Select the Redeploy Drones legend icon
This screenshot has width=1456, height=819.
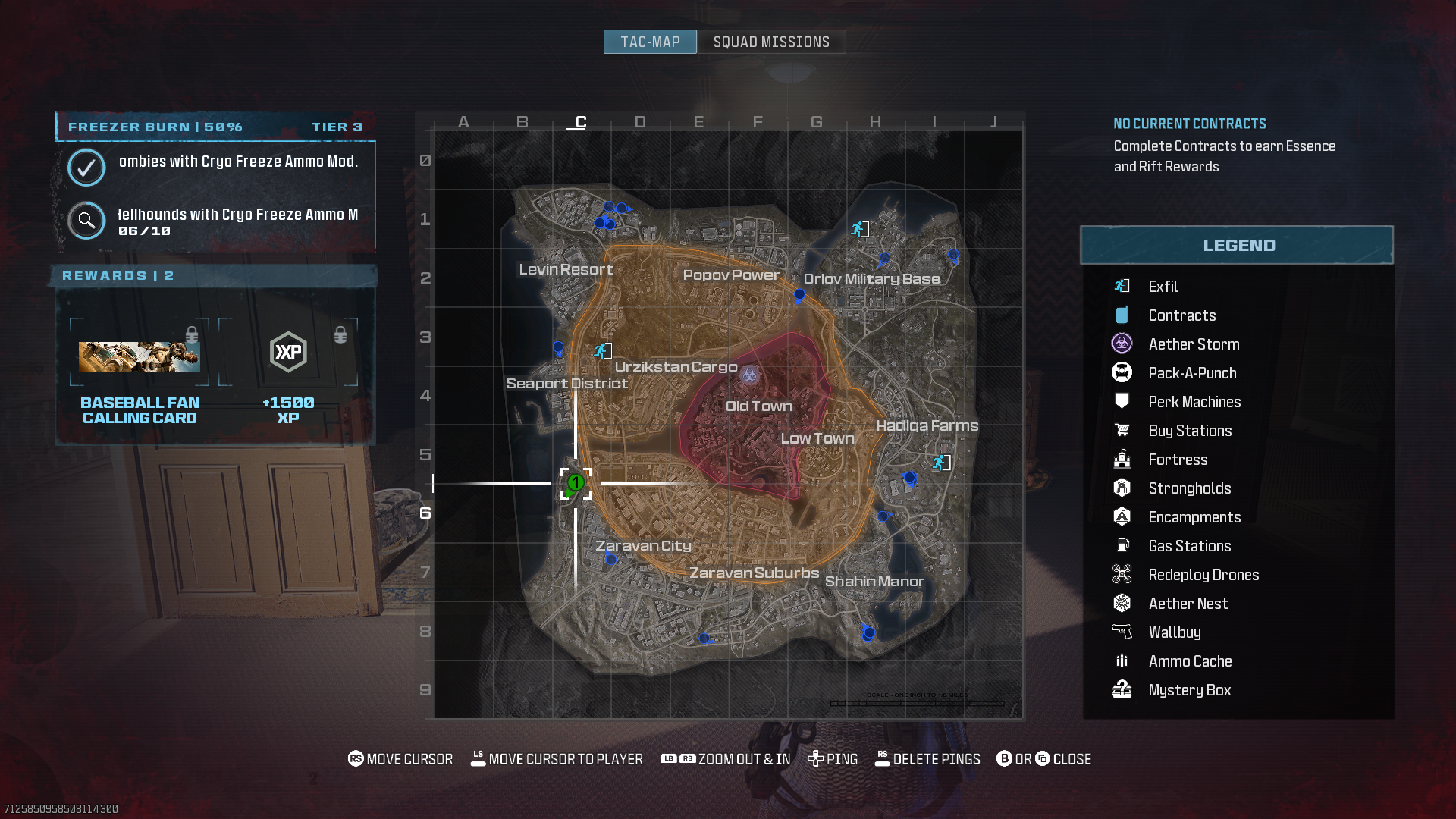[x=1122, y=574]
